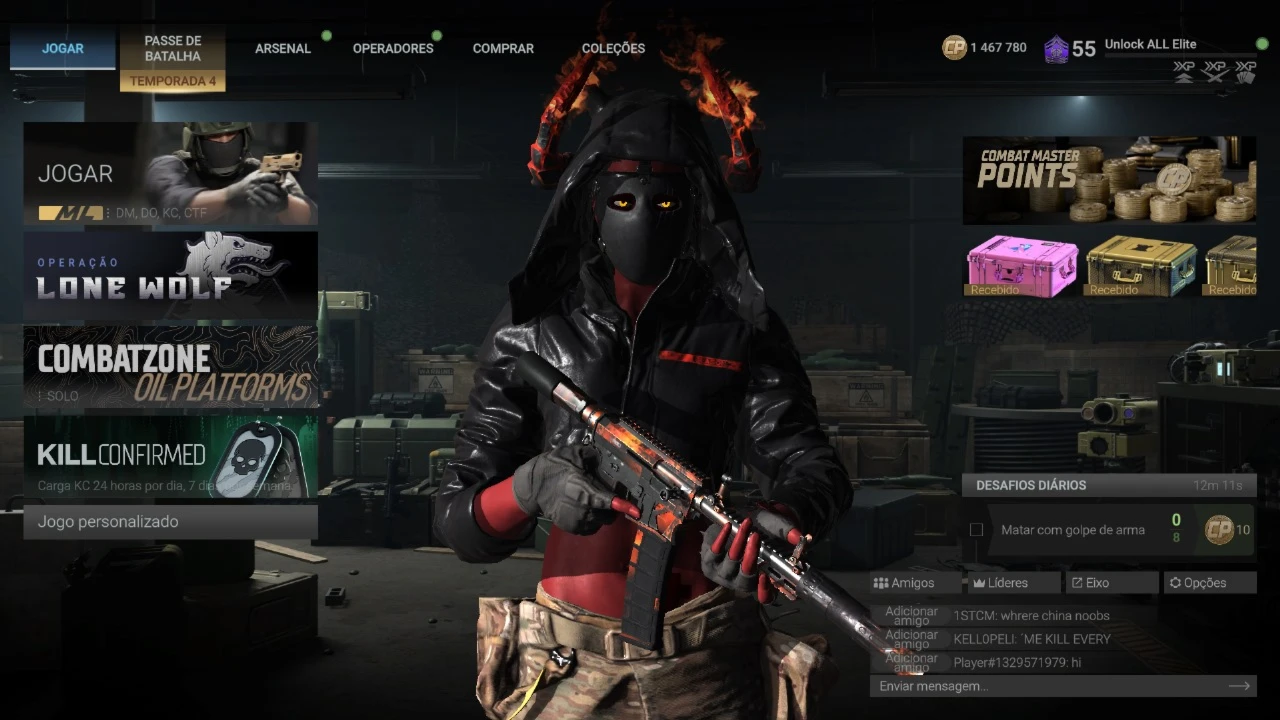Open Operação Lone Wolf mode
1280x720 pixels.
170,275
